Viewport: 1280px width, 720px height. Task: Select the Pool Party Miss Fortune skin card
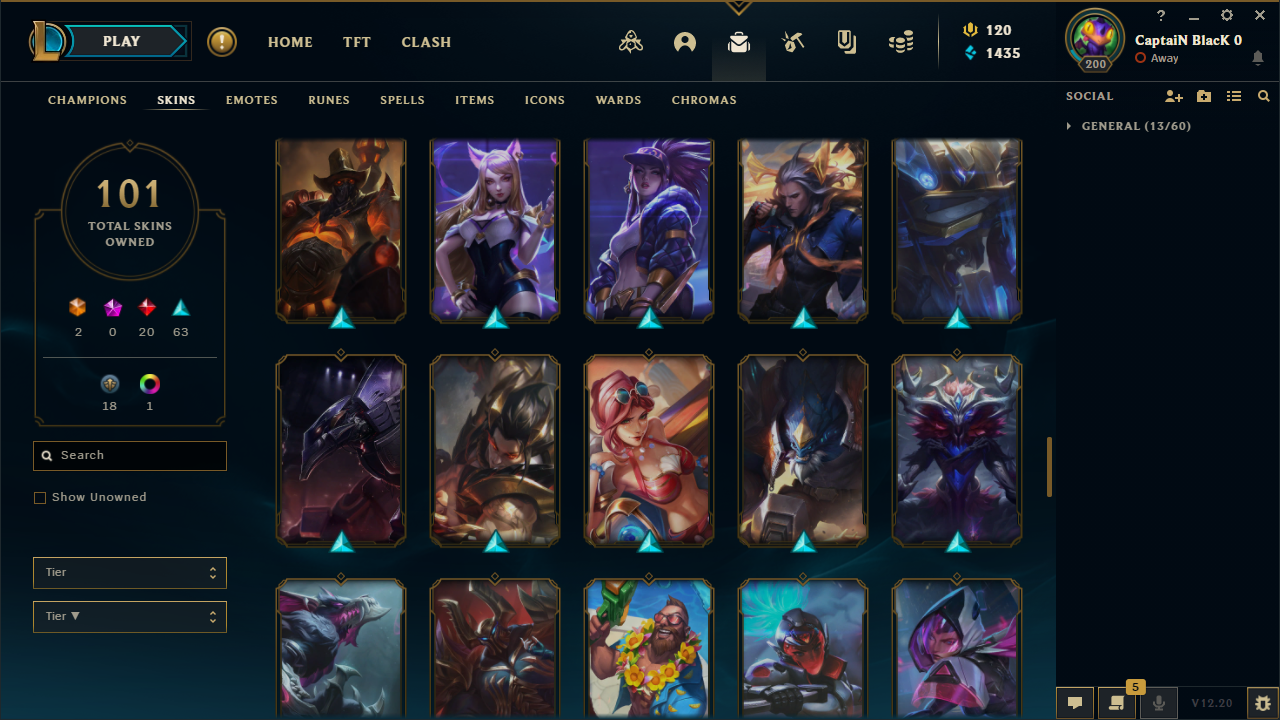tap(649, 450)
